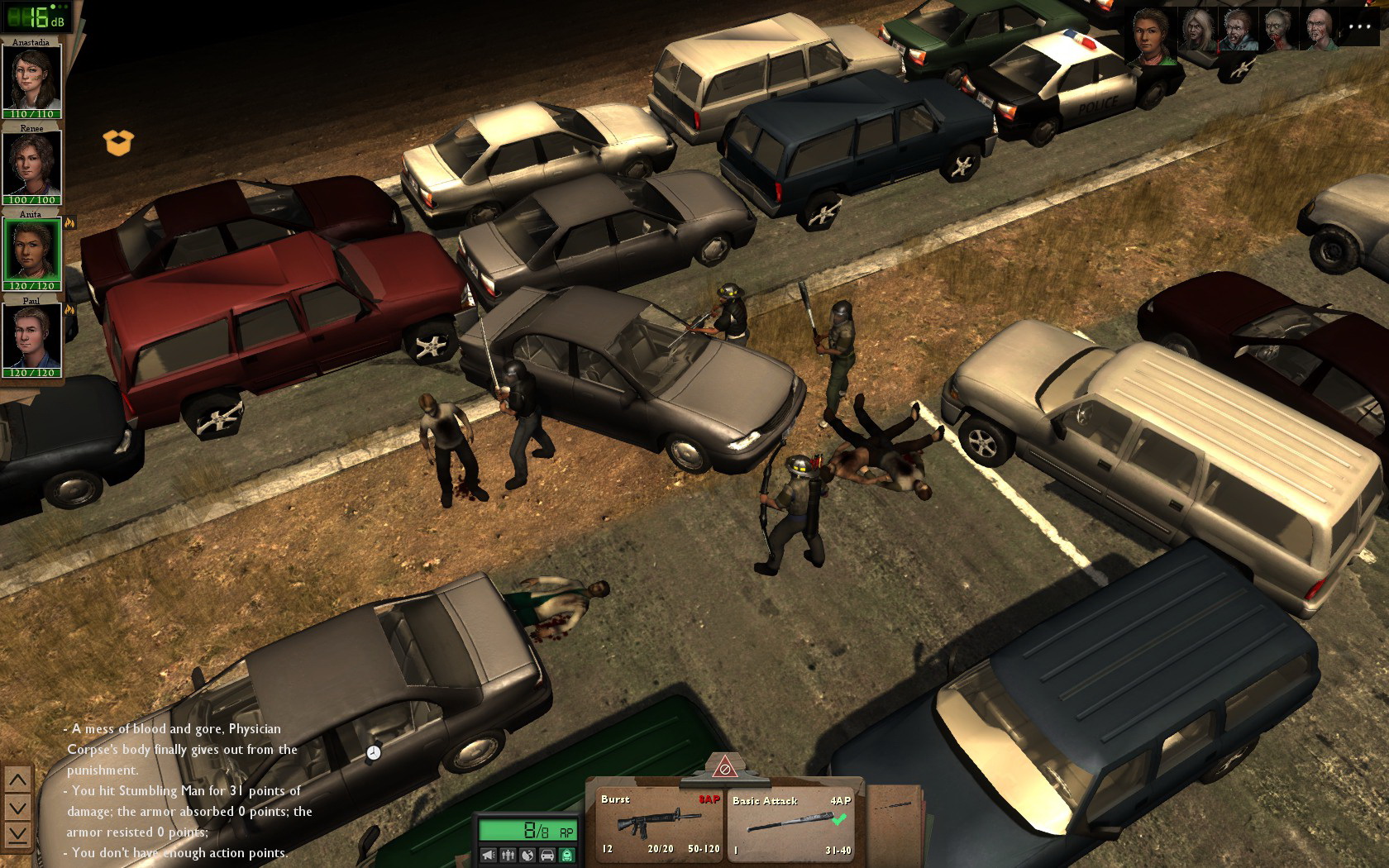Open the orange loot box icon

click(118, 142)
